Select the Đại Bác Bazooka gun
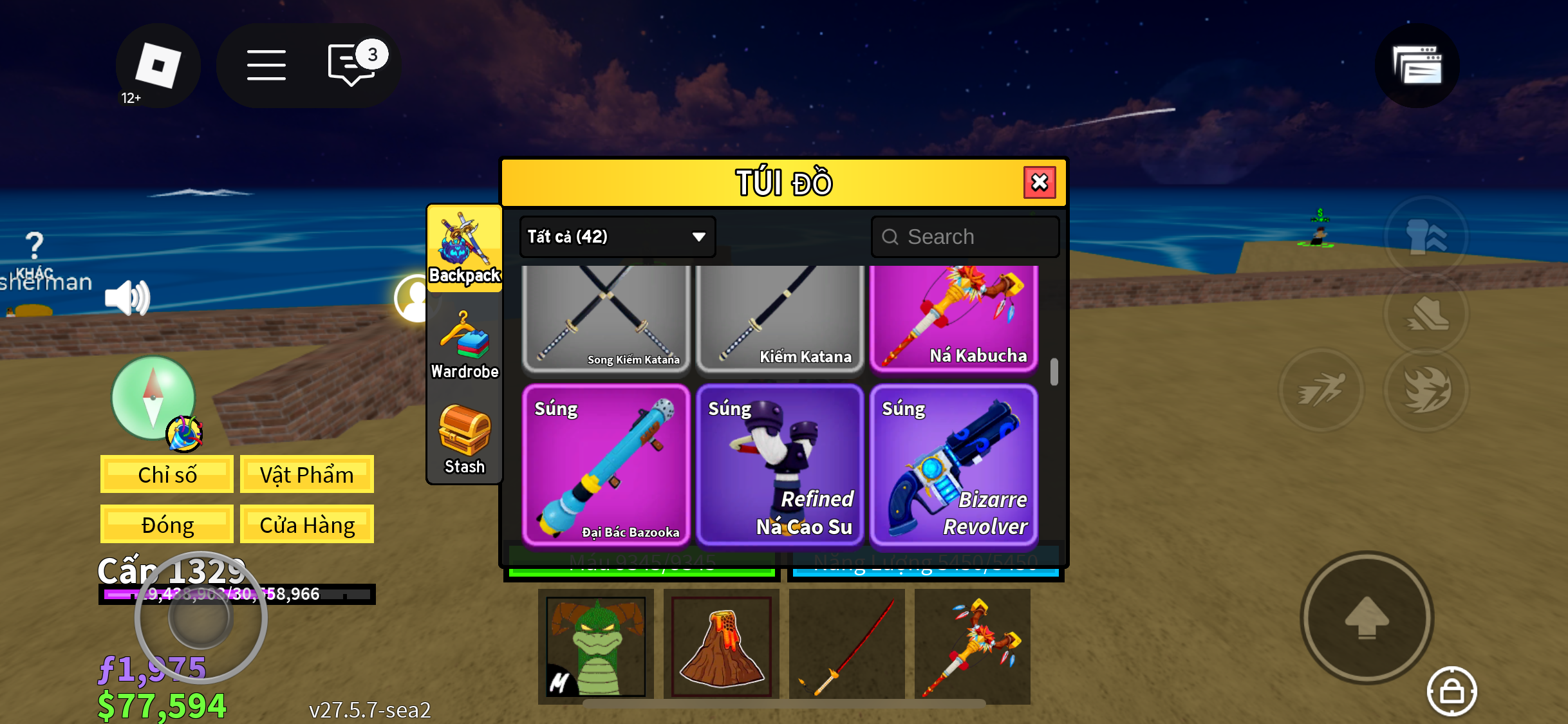Viewport: 1568px width, 724px height. [606, 465]
